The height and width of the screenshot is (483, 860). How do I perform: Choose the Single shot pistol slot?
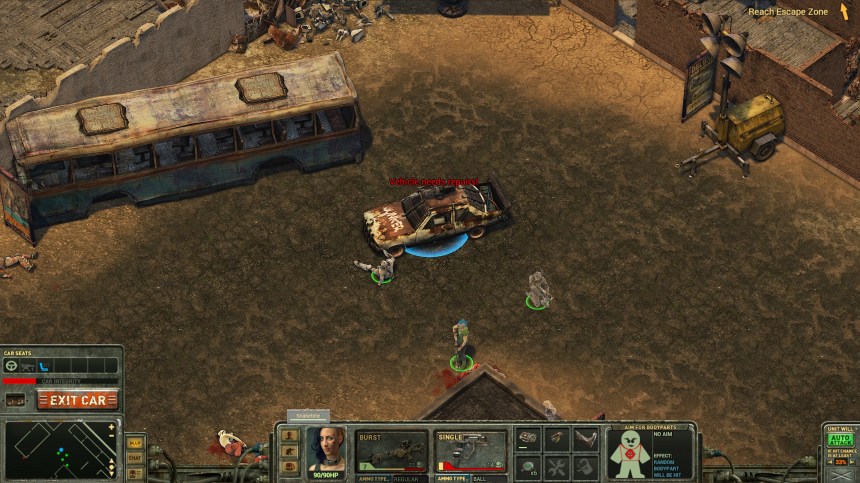(x=470, y=452)
